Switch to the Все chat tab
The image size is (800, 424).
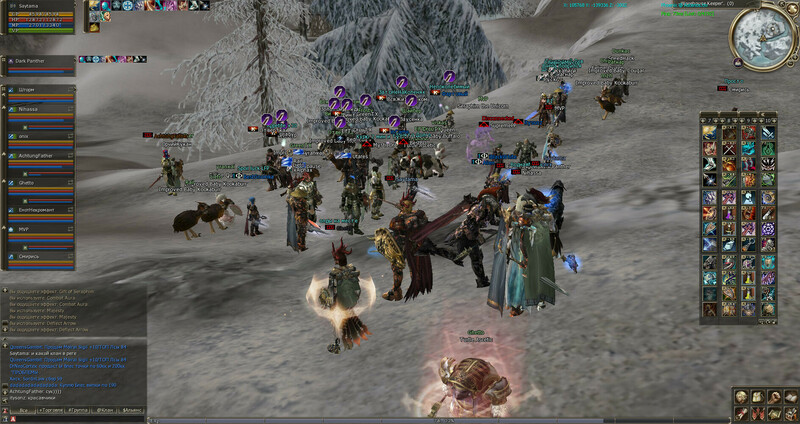pyautogui.click(x=22, y=410)
